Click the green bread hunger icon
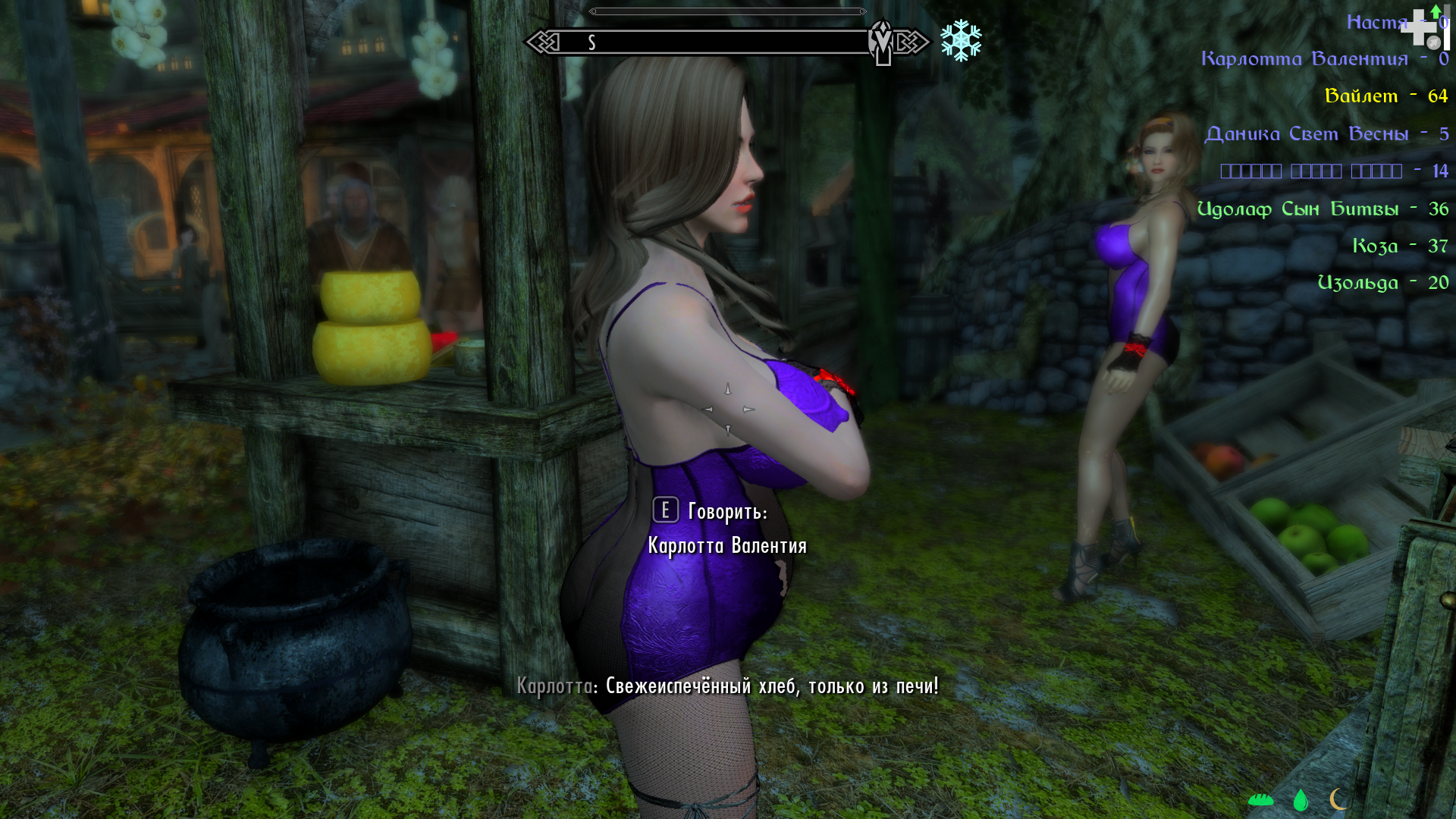The height and width of the screenshot is (819, 1456). 1260,799
